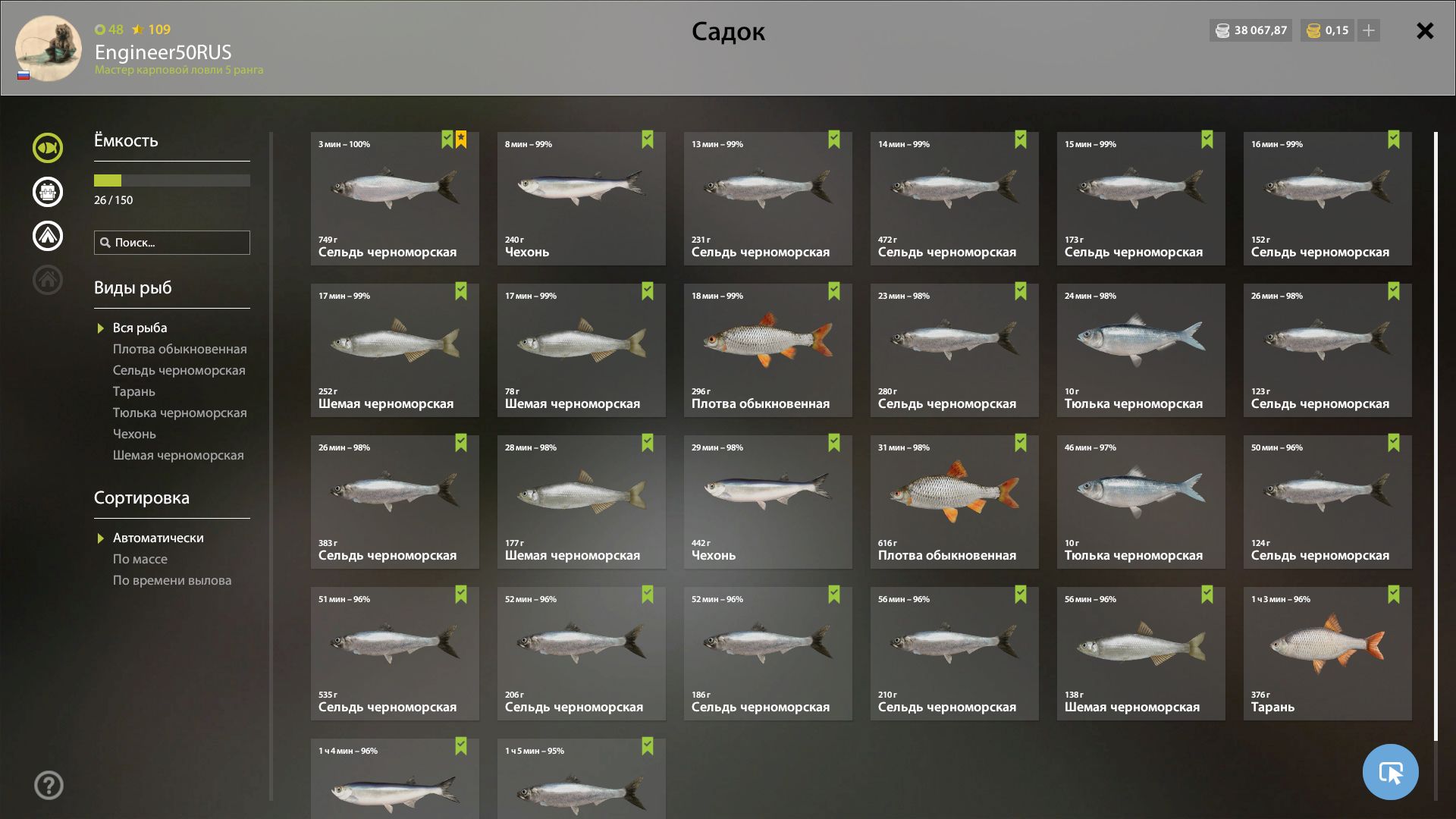Click the plus button to add gold coins
Screen dimensions: 1456x819
tap(1369, 31)
